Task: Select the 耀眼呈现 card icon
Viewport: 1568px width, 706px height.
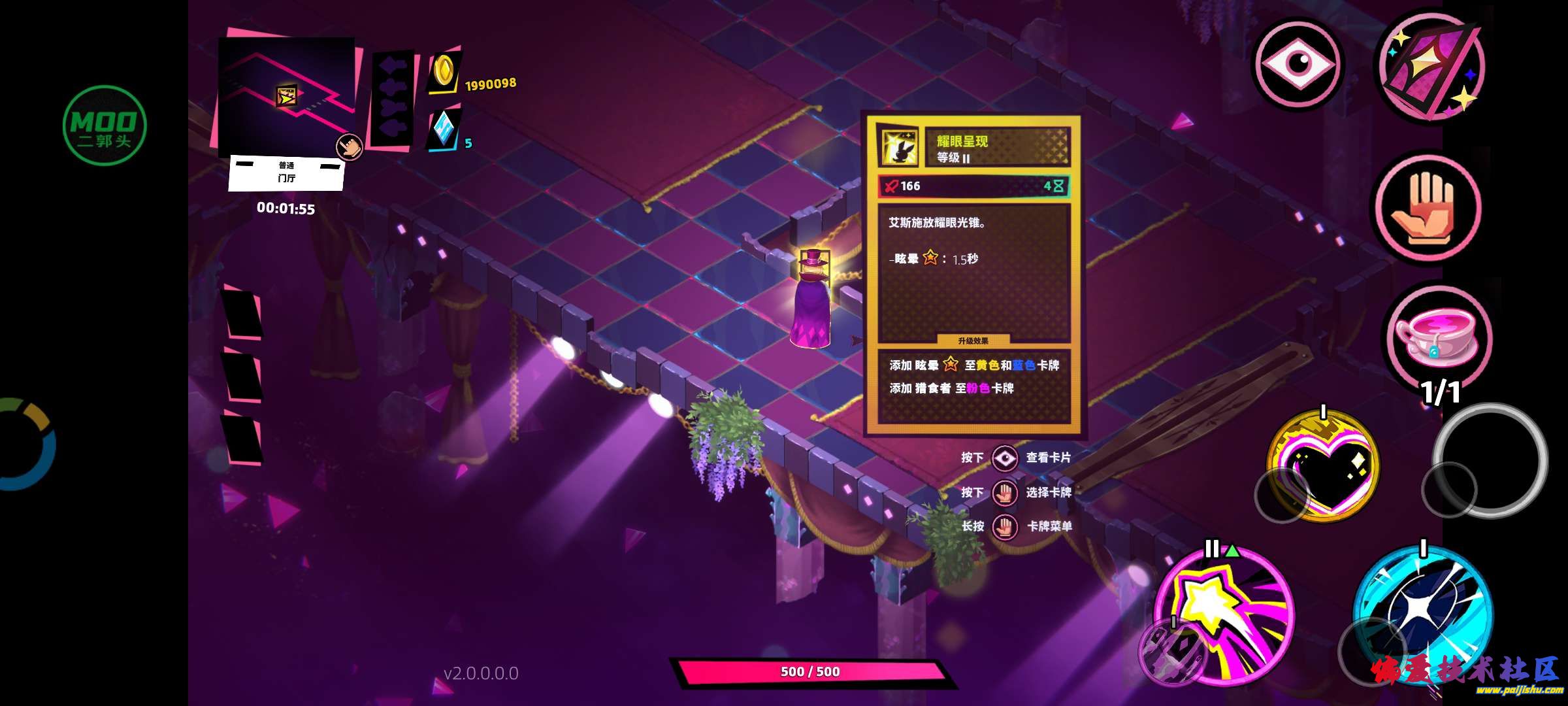Action: (899, 147)
